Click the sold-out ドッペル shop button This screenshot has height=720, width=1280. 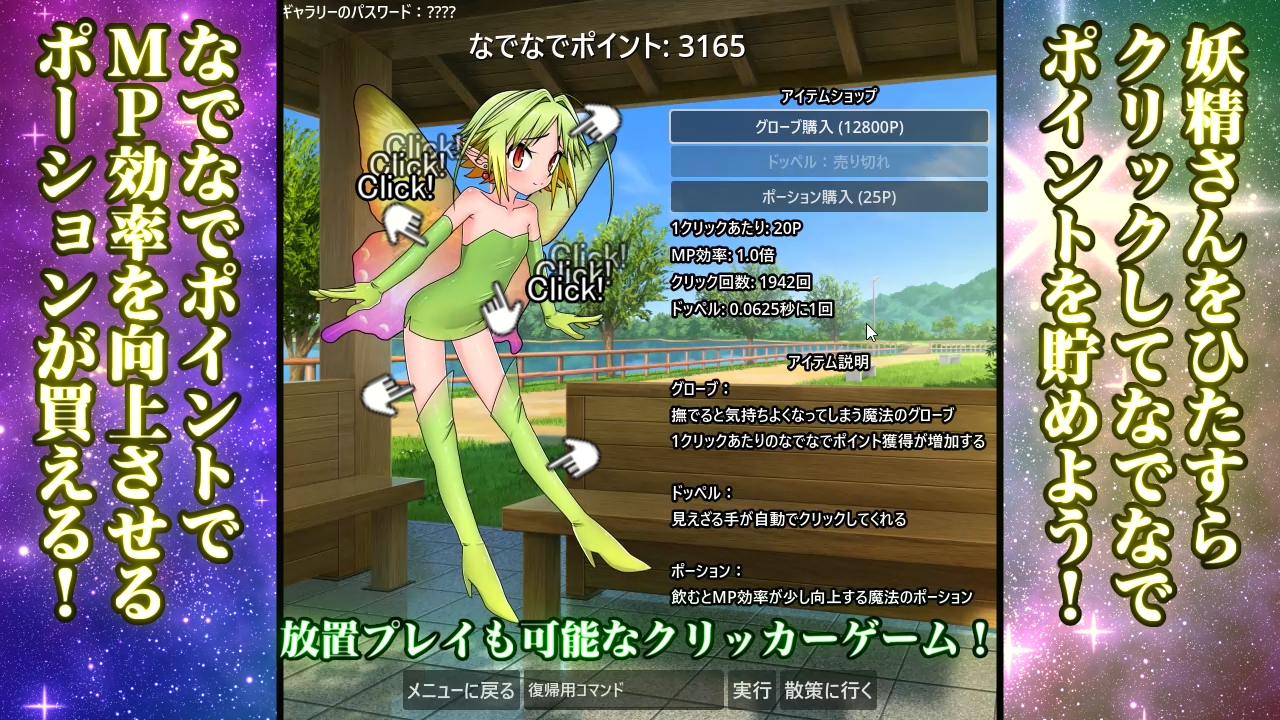coord(828,162)
